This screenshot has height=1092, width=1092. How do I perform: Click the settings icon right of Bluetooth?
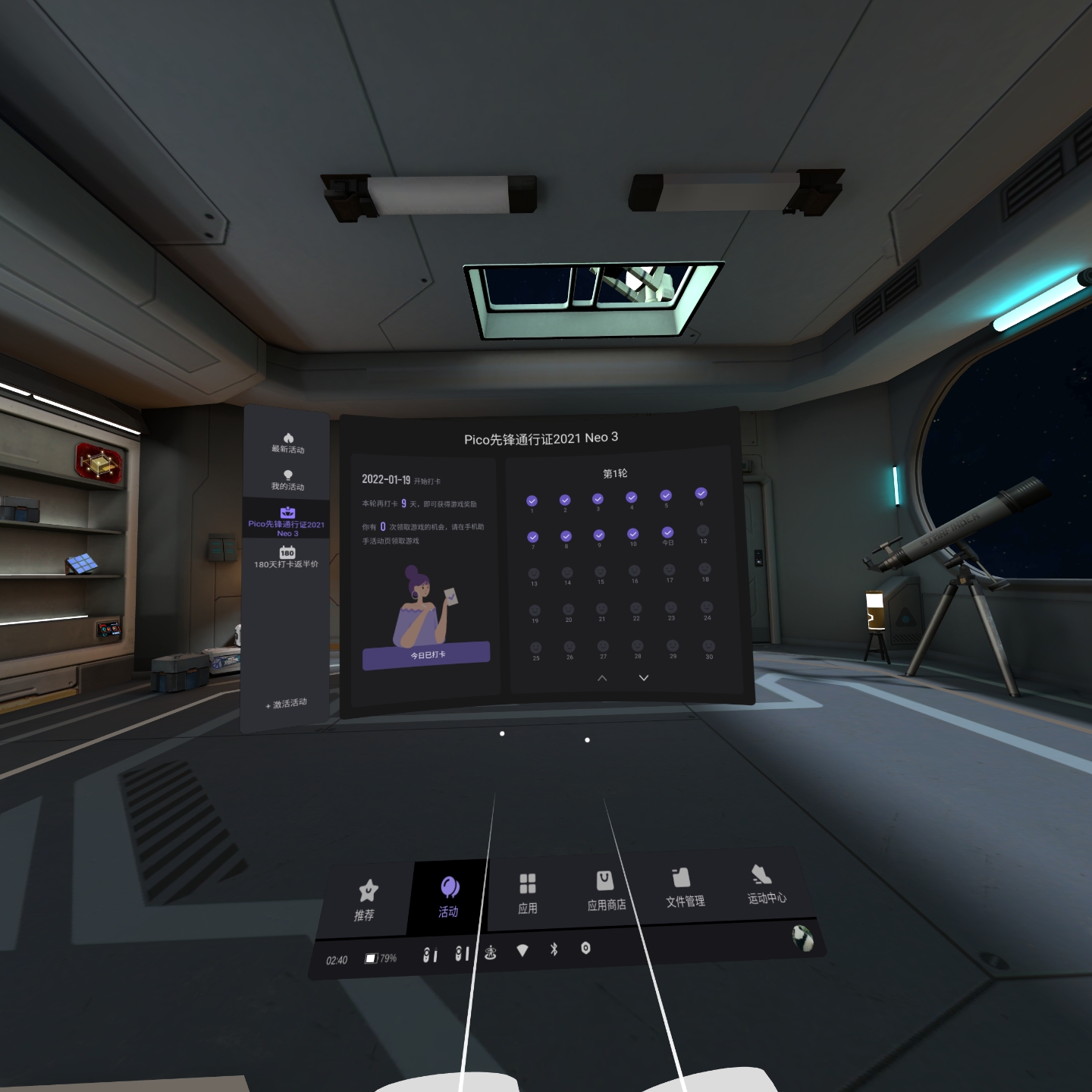click(586, 949)
